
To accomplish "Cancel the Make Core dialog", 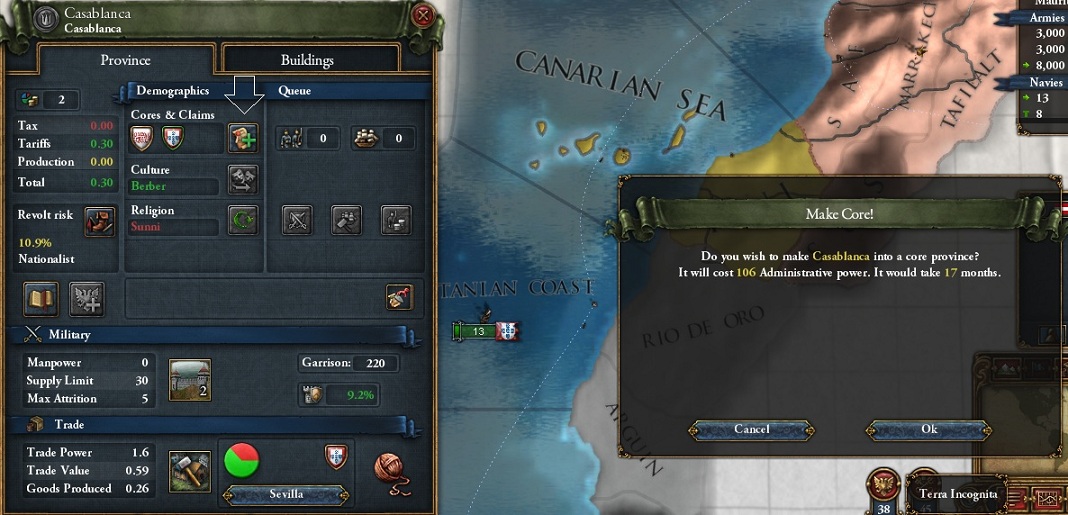I will point(752,429).
